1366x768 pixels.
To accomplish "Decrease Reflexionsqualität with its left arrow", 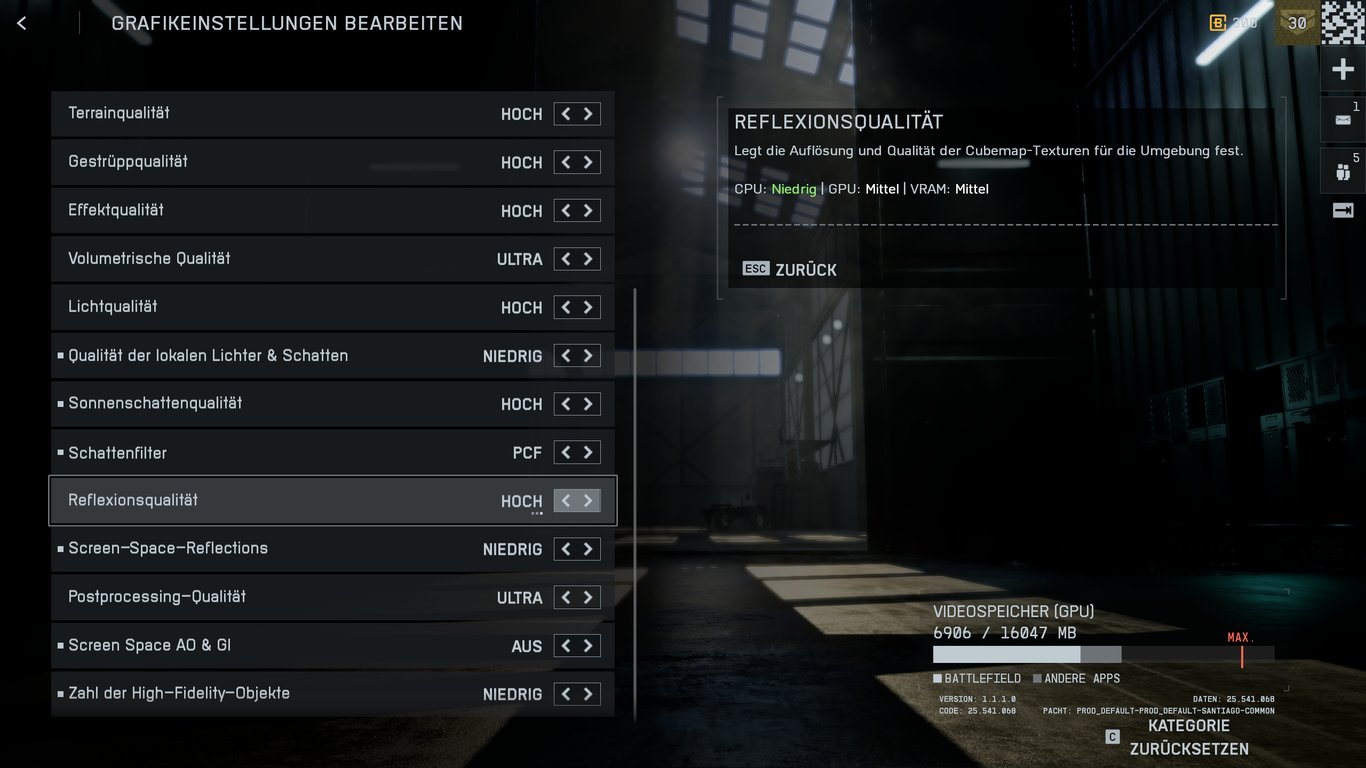I will [566, 501].
